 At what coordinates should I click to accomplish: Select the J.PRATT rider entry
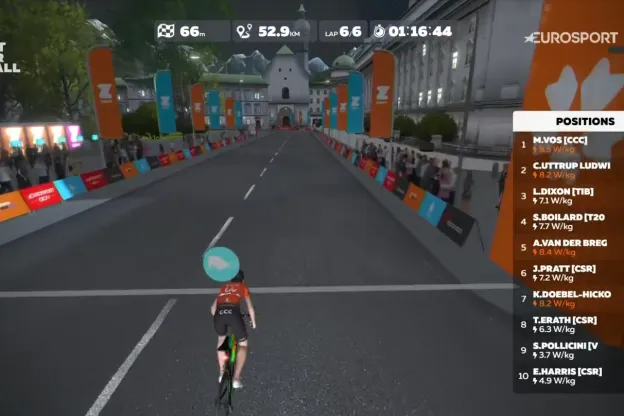(x=568, y=273)
